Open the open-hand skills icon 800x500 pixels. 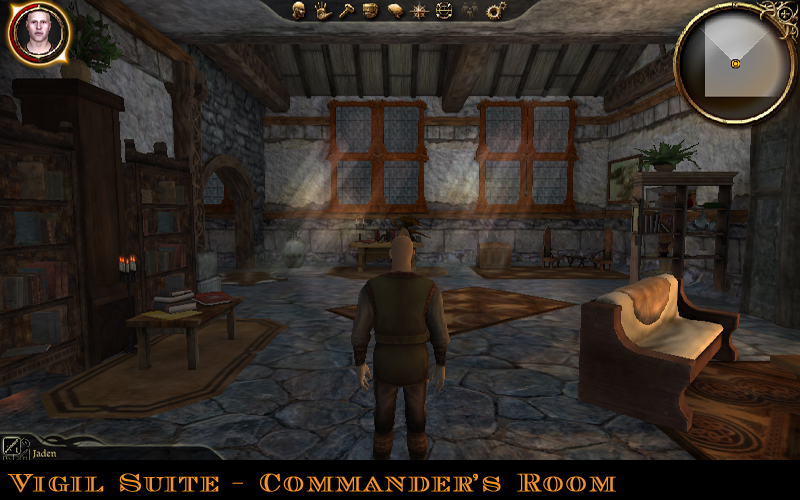(322, 11)
